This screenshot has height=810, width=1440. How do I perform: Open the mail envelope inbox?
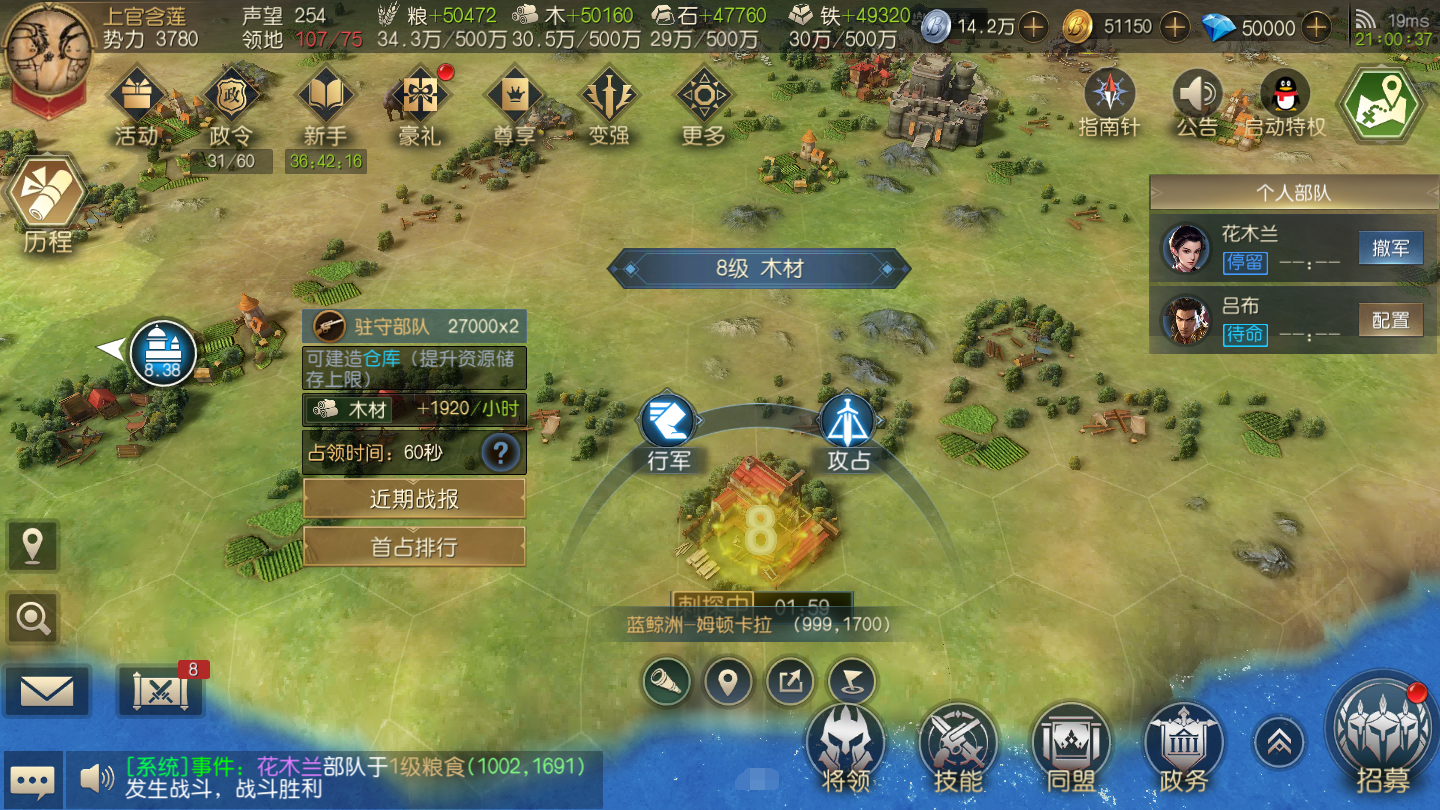click(46, 691)
